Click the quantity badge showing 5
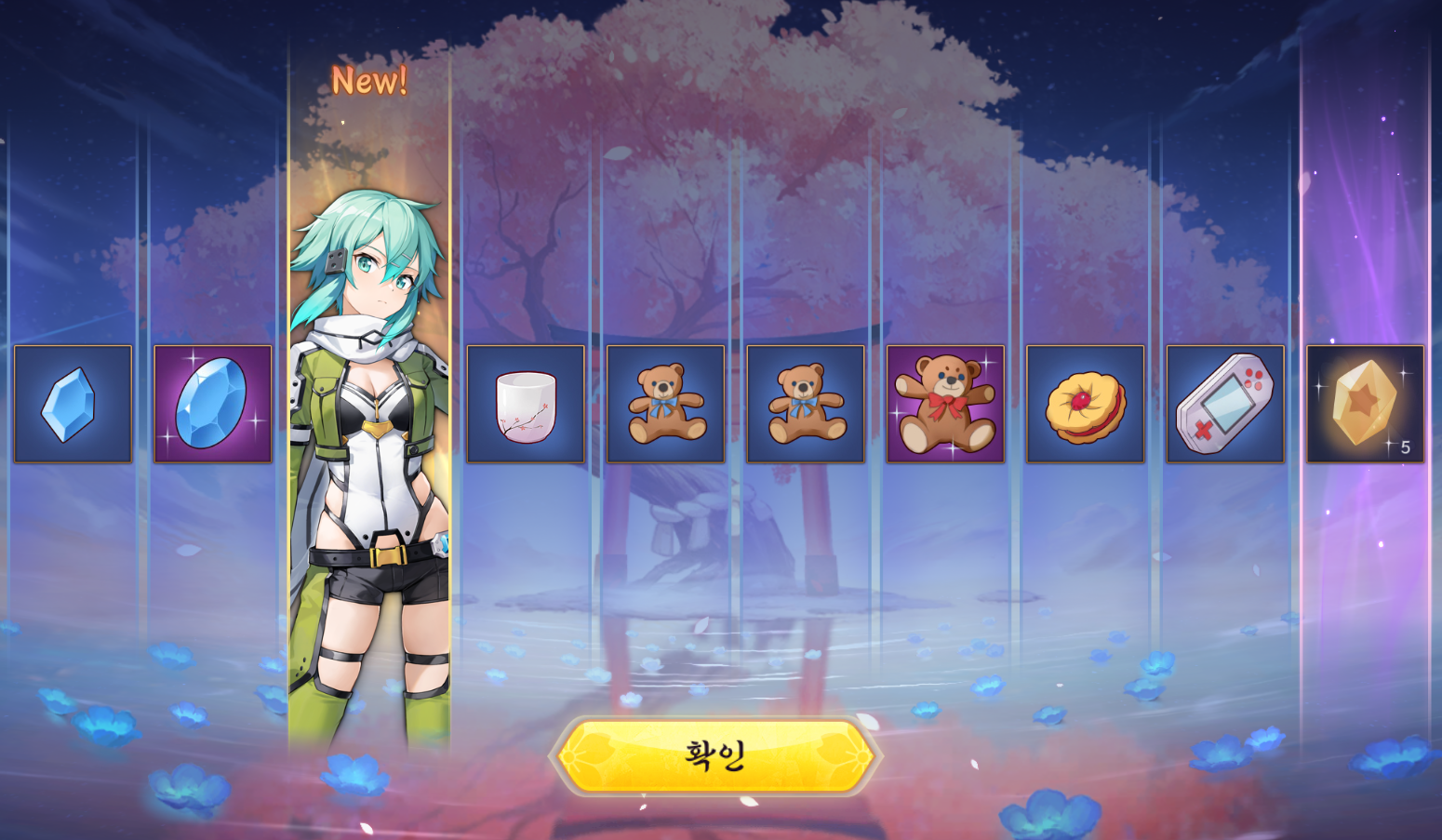This screenshot has height=840, width=1442. coord(1404,449)
